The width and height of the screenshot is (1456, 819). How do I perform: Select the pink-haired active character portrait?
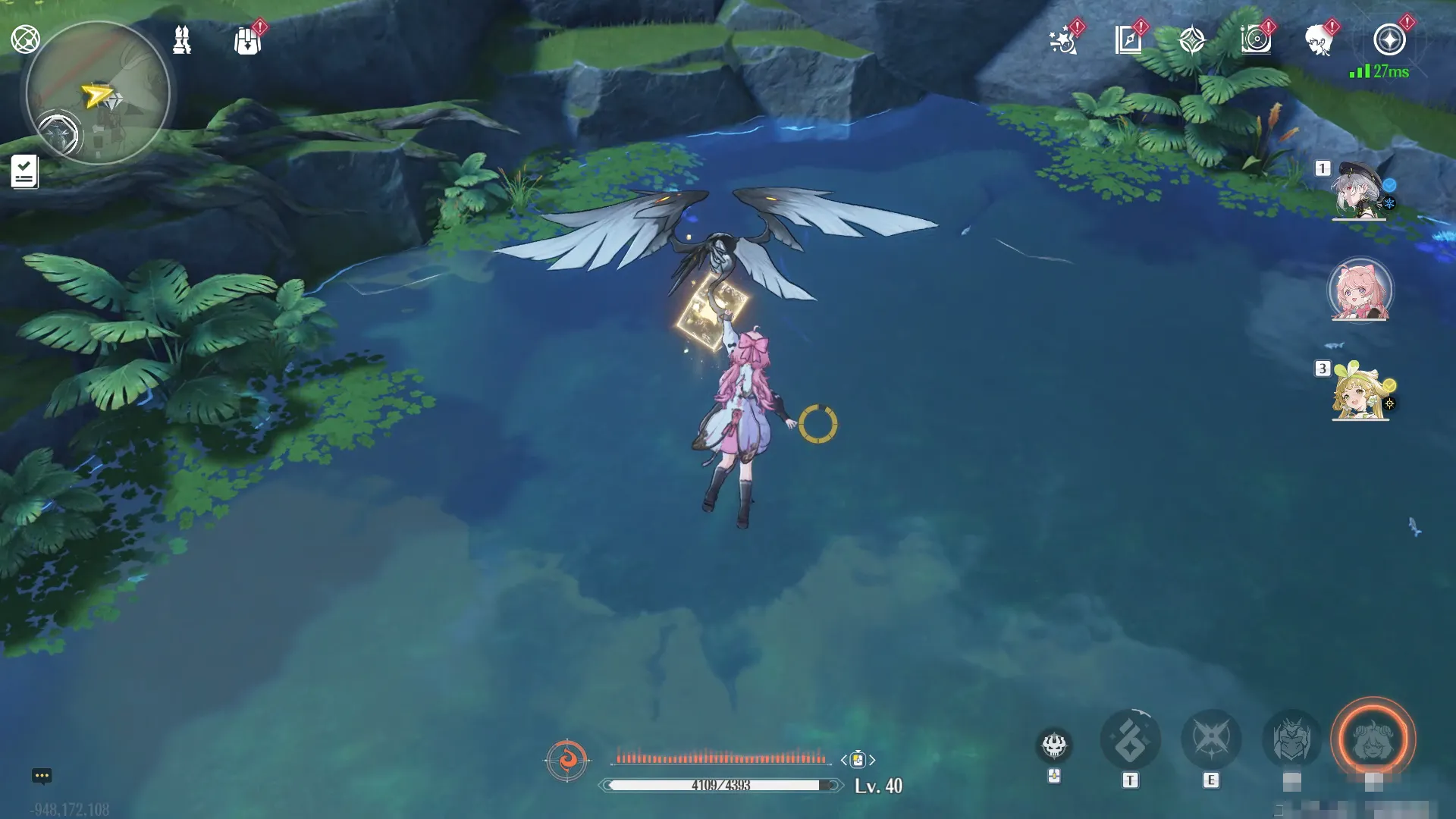click(1360, 291)
